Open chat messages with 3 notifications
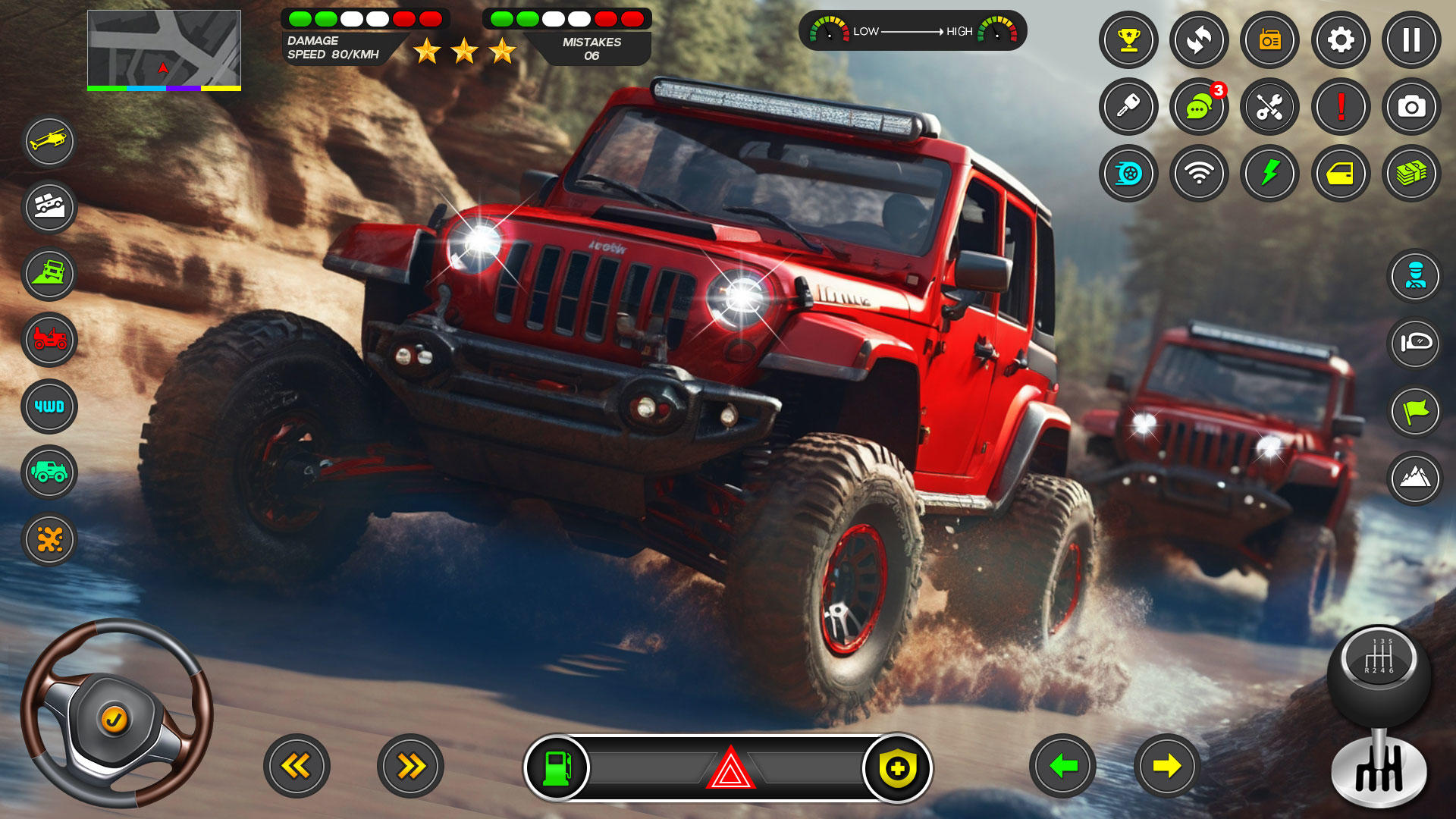 point(1199,107)
